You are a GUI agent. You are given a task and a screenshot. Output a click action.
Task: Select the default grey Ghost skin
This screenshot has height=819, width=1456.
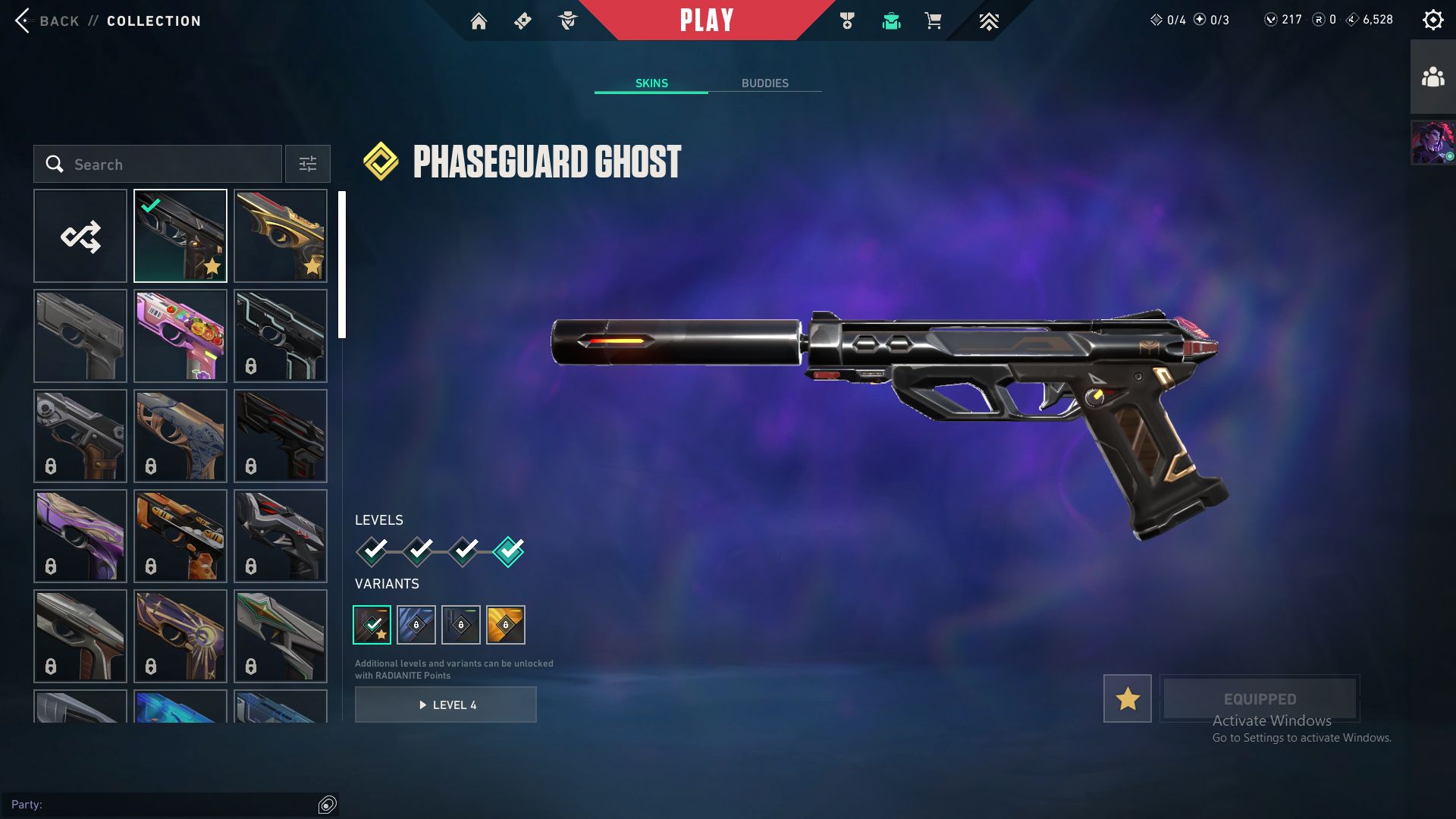(80, 336)
